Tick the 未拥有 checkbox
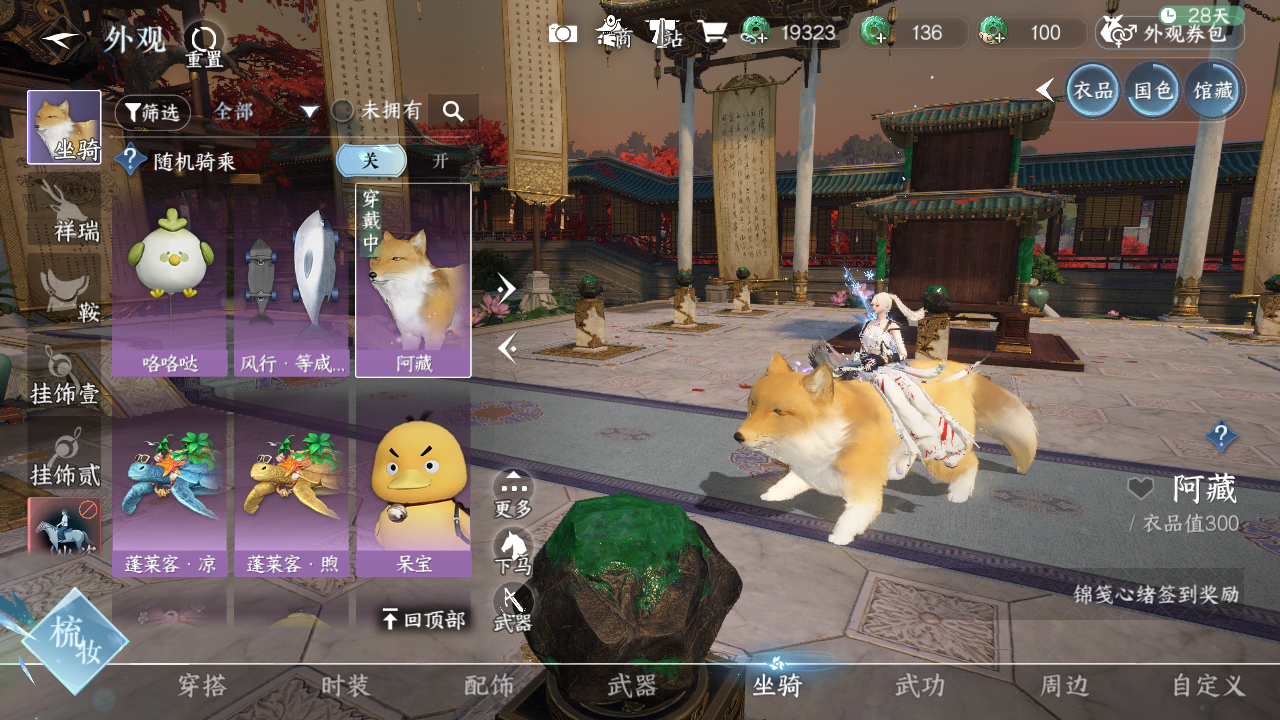1280x720 pixels. (343, 111)
